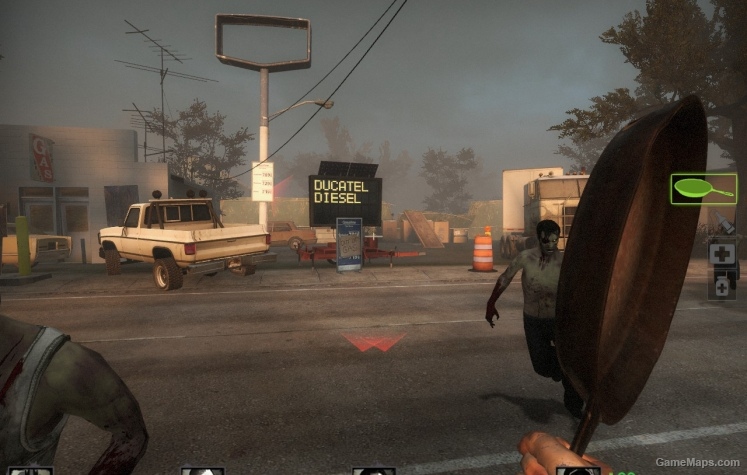Select the pain pills bottle slot
747x475 pixels.
point(722,287)
